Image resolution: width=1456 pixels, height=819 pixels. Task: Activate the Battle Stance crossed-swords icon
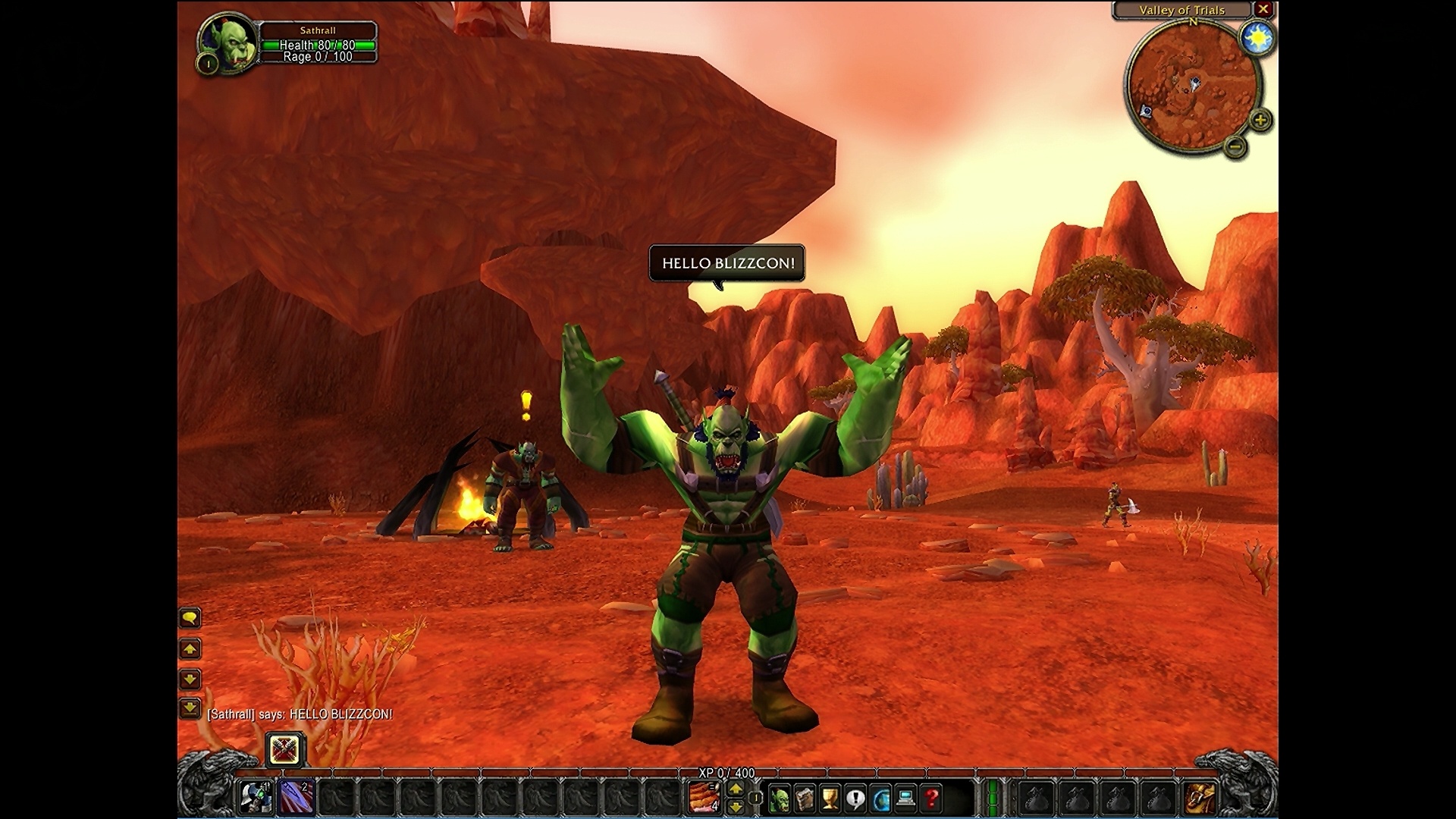coord(285,750)
